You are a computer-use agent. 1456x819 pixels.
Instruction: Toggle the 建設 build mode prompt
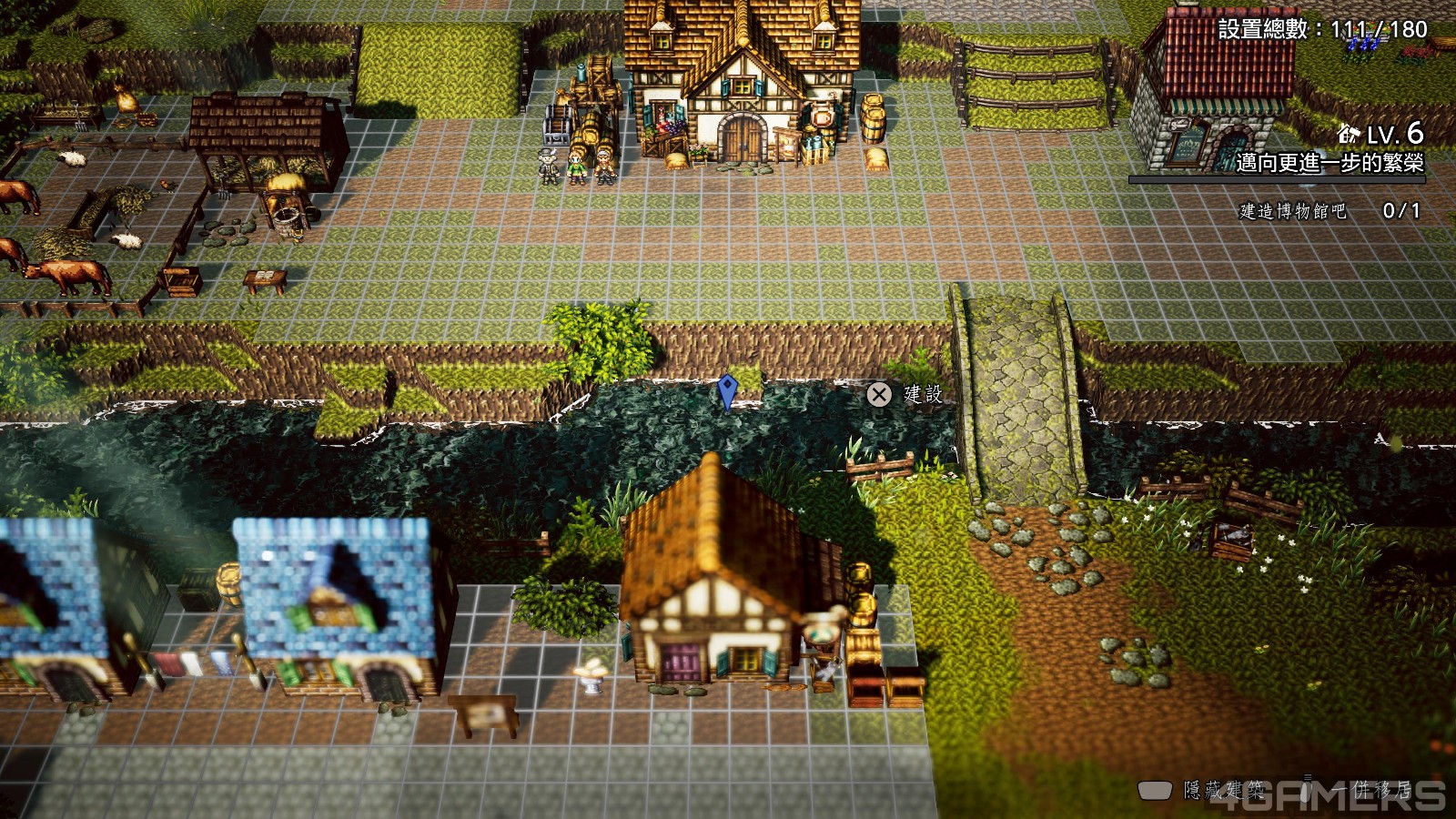(x=901, y=396)
